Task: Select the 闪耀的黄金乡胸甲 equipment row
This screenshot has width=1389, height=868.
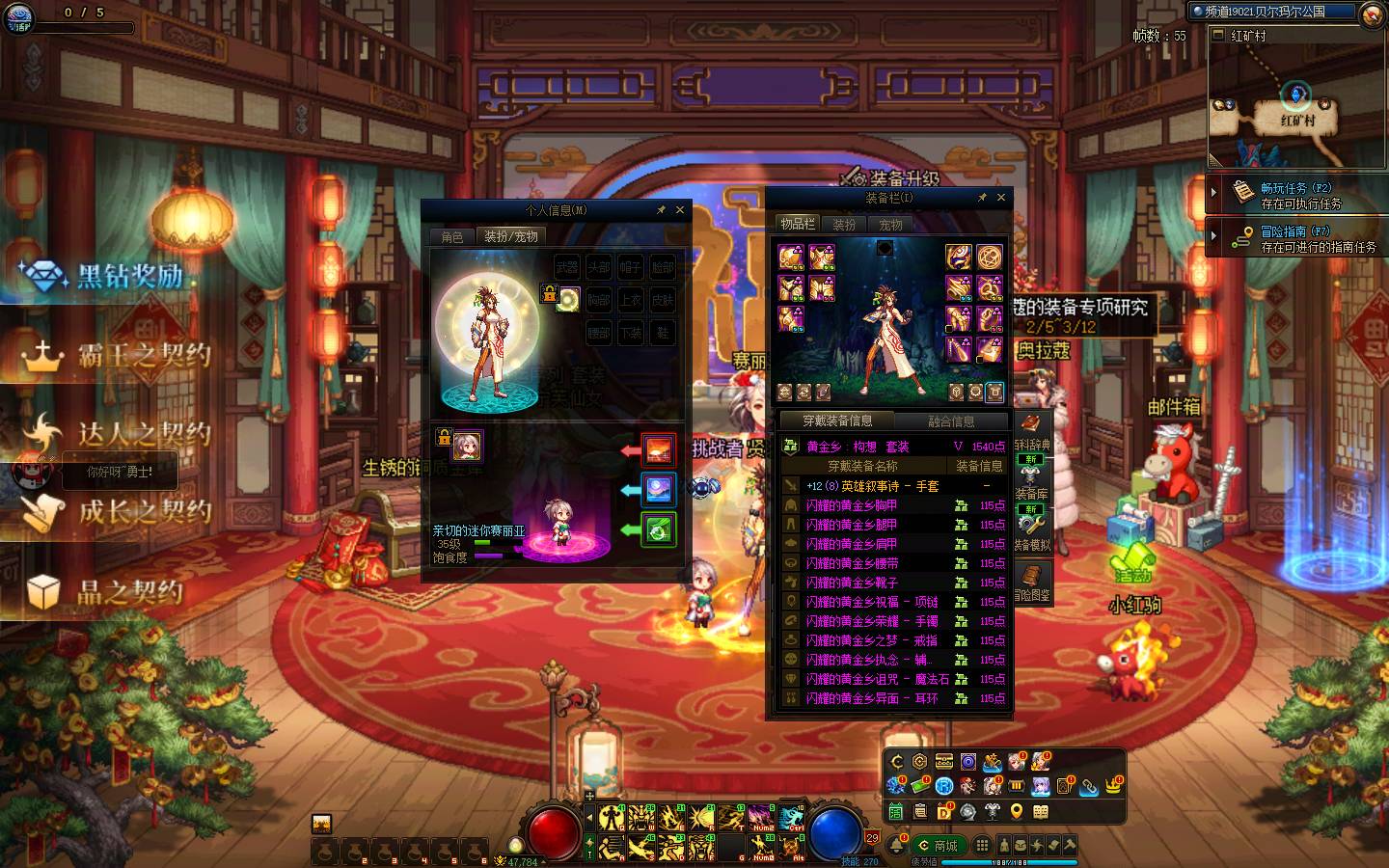Action: (853, 505)
